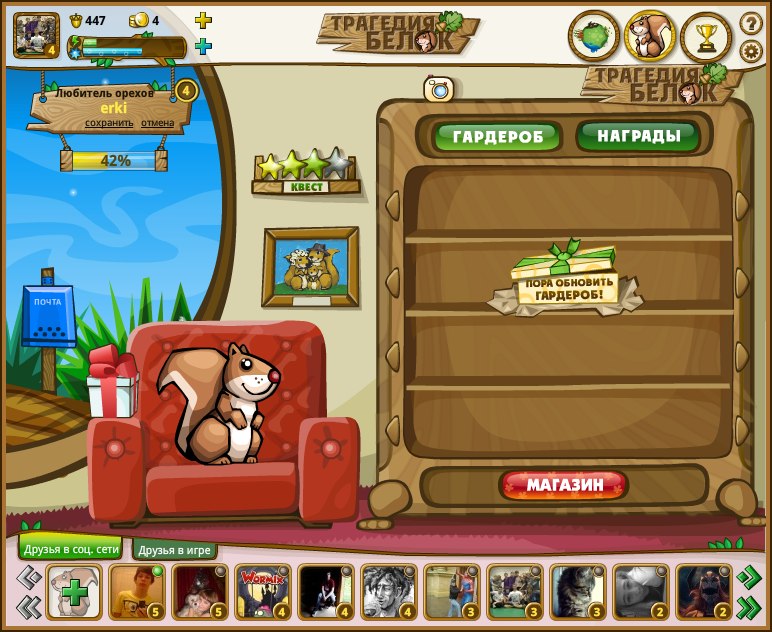Select the Wormix friend avatar

[262, 592]
